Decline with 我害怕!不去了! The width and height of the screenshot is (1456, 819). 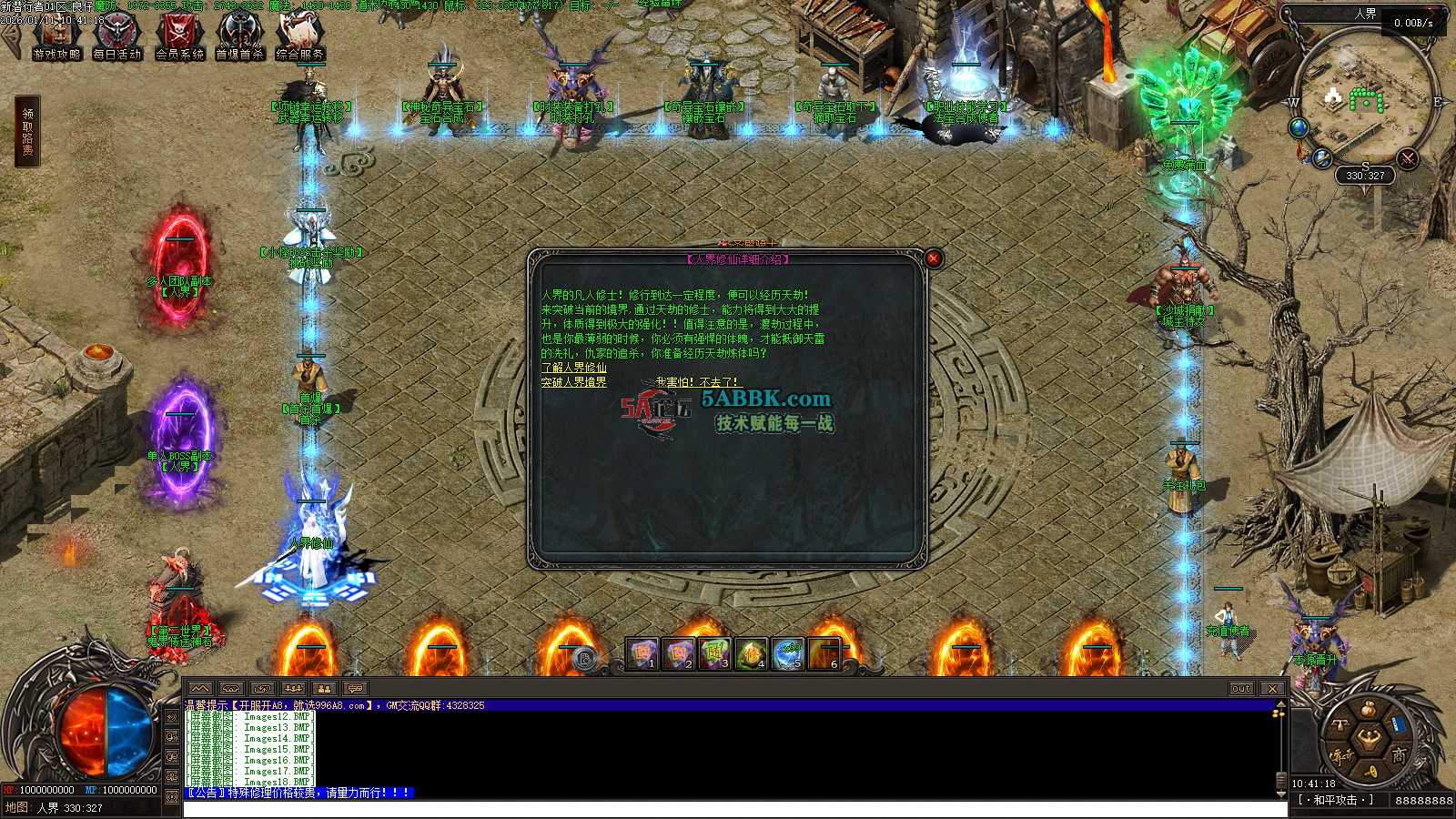[697, 382]
